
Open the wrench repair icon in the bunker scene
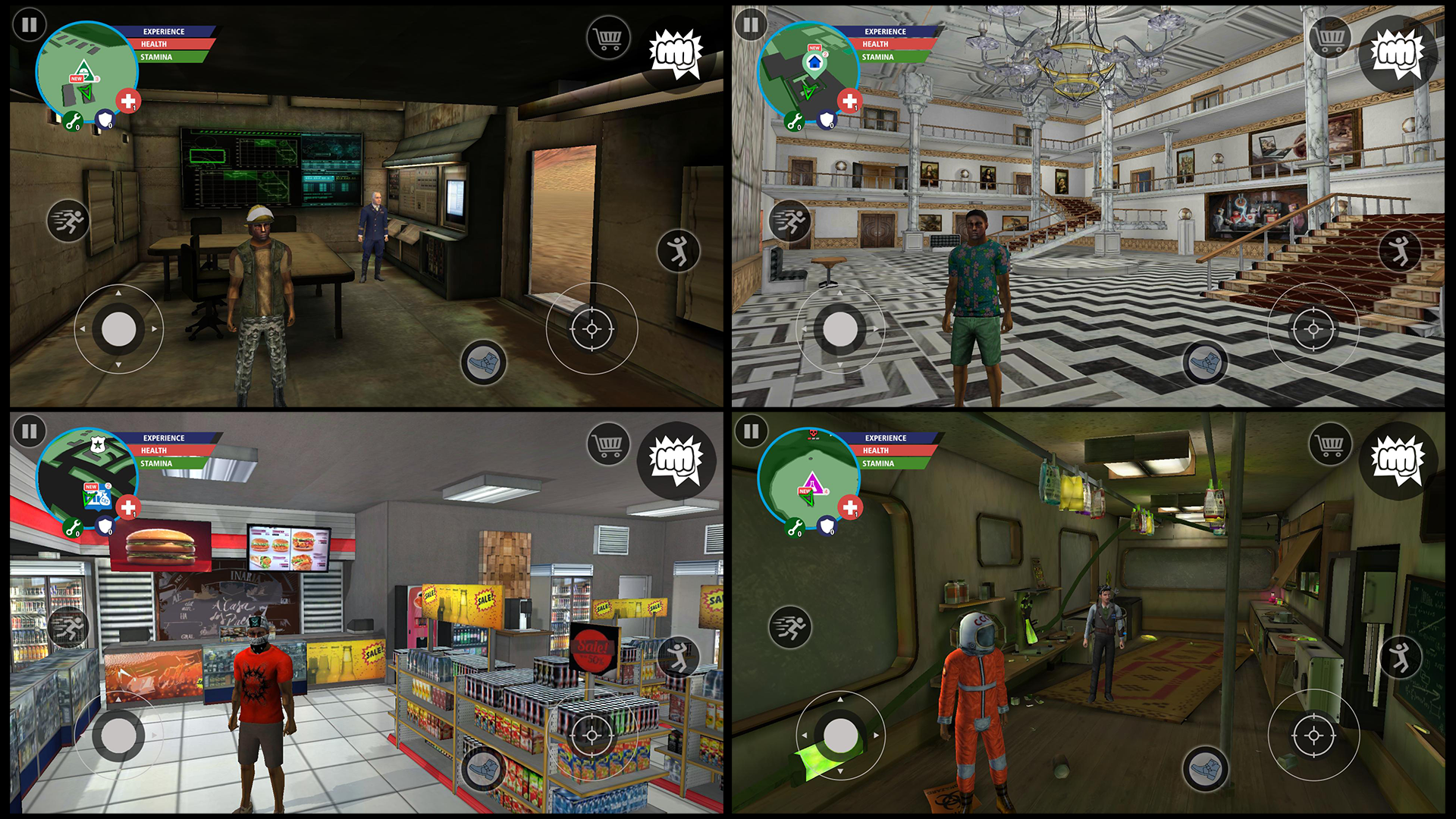(72, 119)
